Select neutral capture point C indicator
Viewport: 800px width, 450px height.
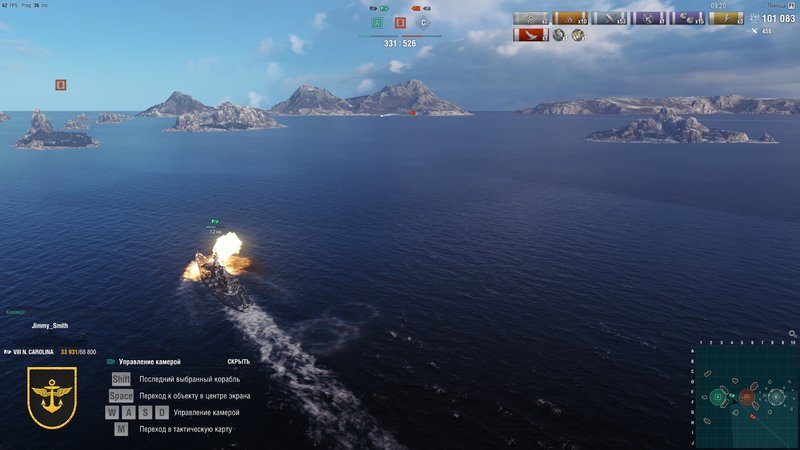pyautogui.click(x=423, y=22)
